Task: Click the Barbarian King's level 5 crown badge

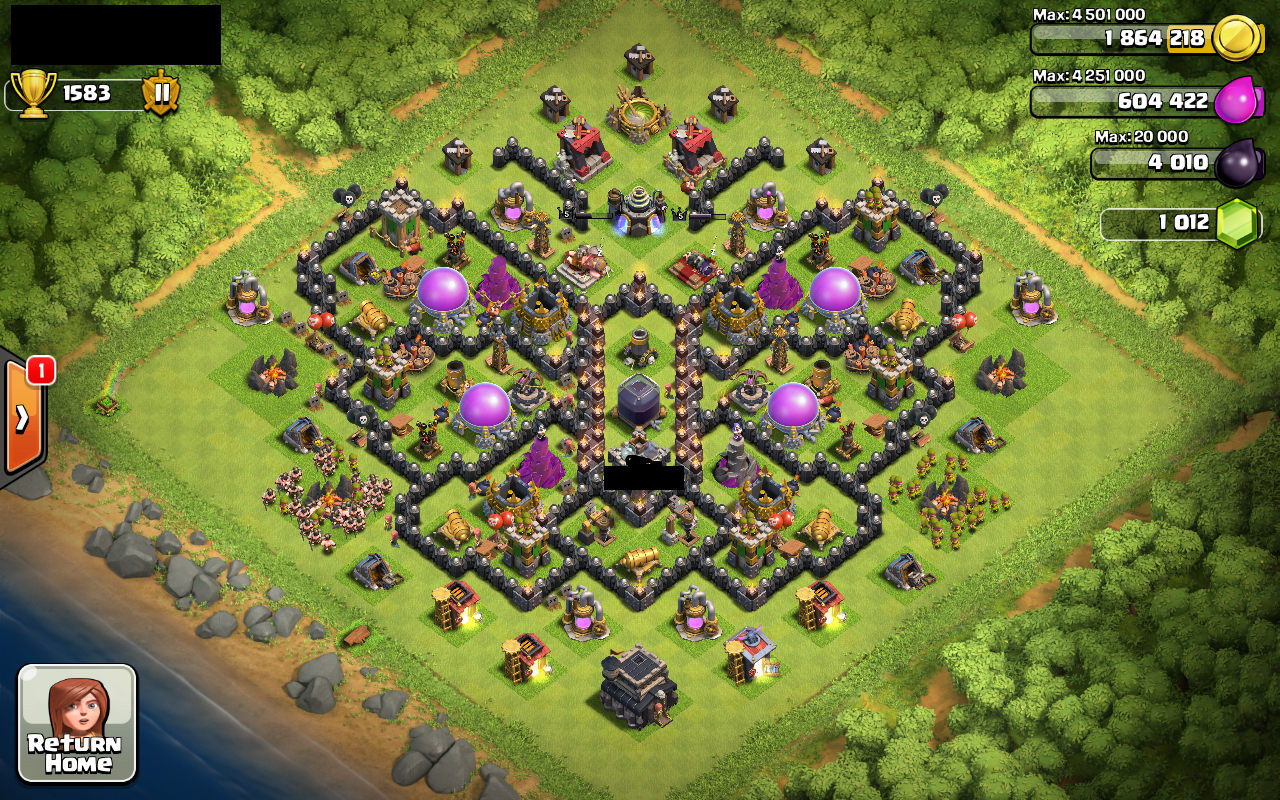Action: 565,215
